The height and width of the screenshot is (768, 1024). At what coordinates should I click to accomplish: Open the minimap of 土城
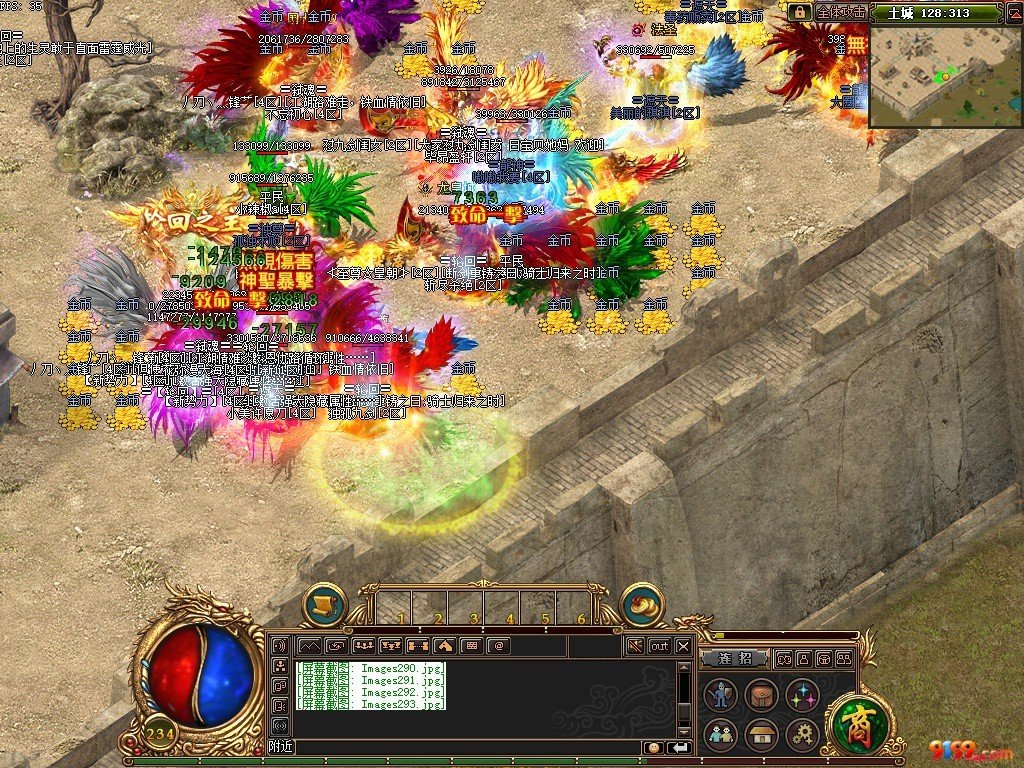(945, 78)
